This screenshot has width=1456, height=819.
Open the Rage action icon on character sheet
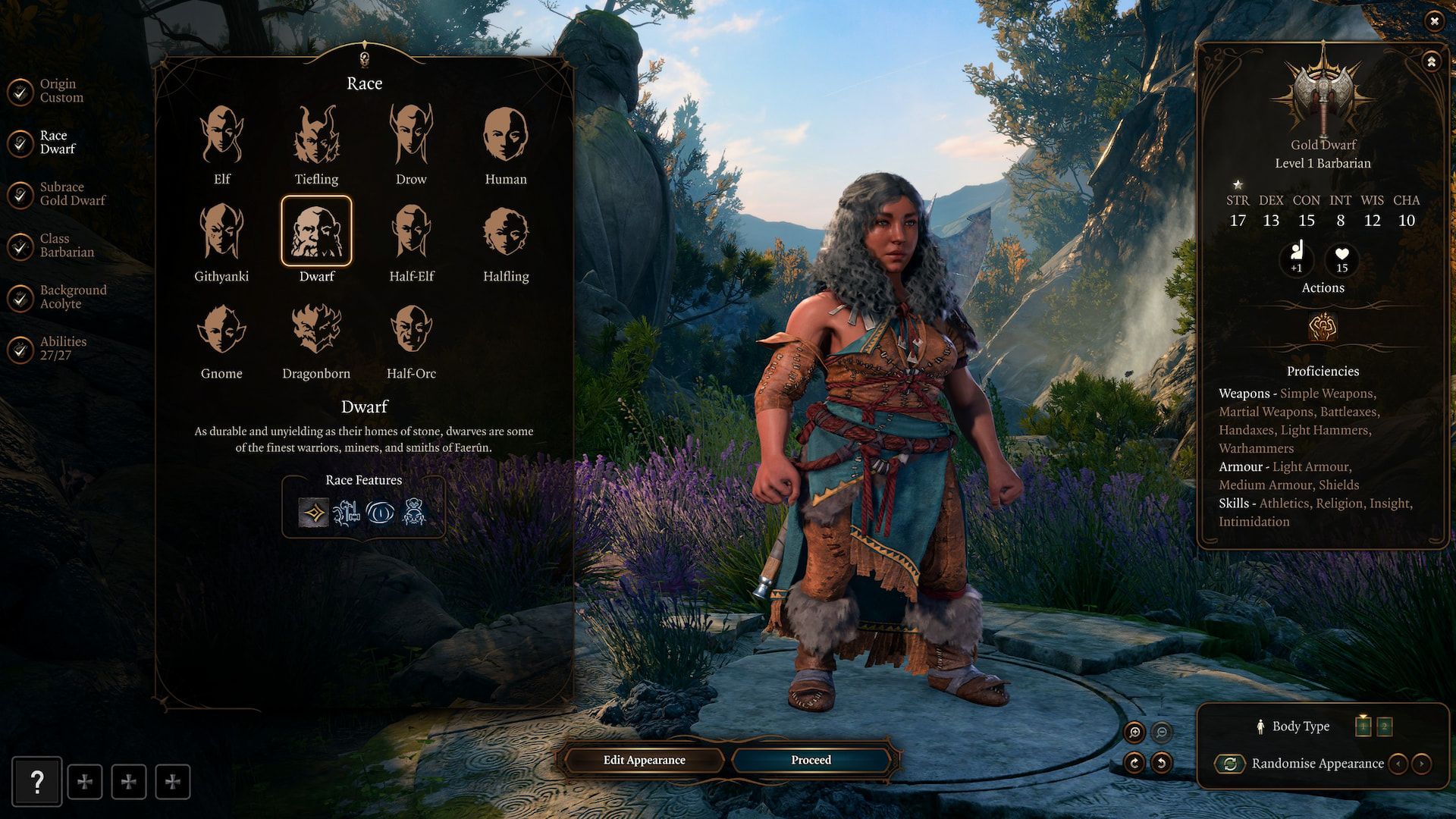click(1323, 329)
